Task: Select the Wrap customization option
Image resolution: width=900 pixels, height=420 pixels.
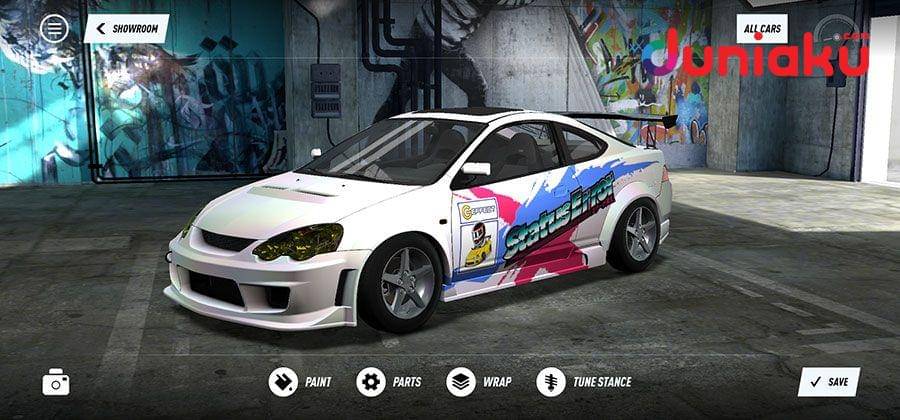Action: pyautogui.click(x=479, y=382)
